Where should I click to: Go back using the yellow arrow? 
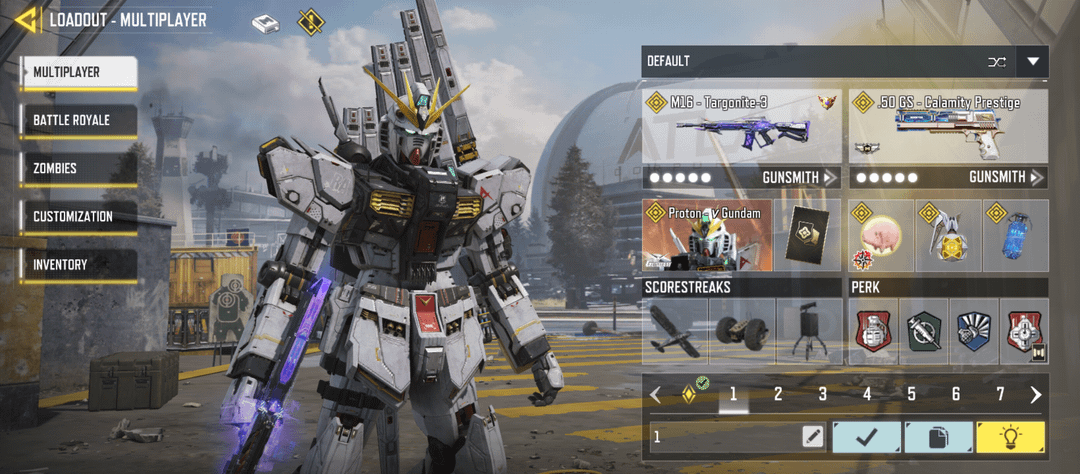[27, 19]
